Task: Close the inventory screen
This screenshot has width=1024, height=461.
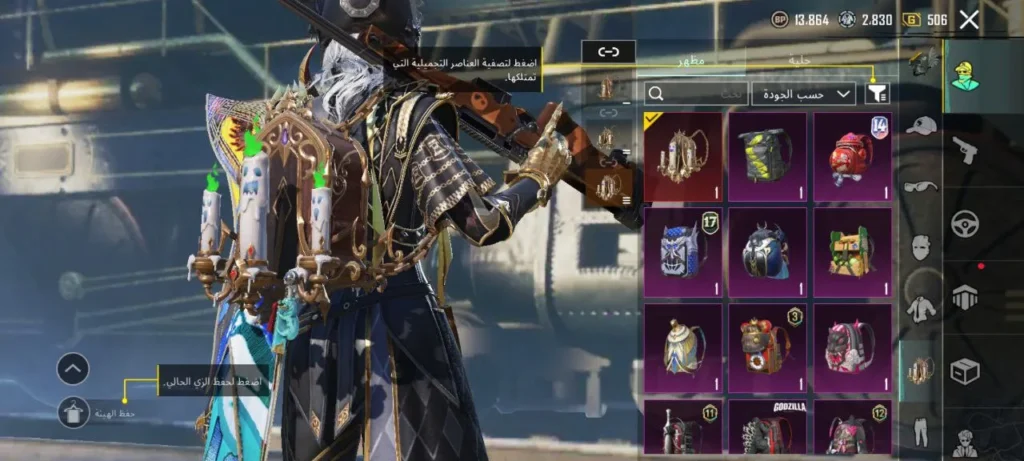Action: click(x=969, y=19)
